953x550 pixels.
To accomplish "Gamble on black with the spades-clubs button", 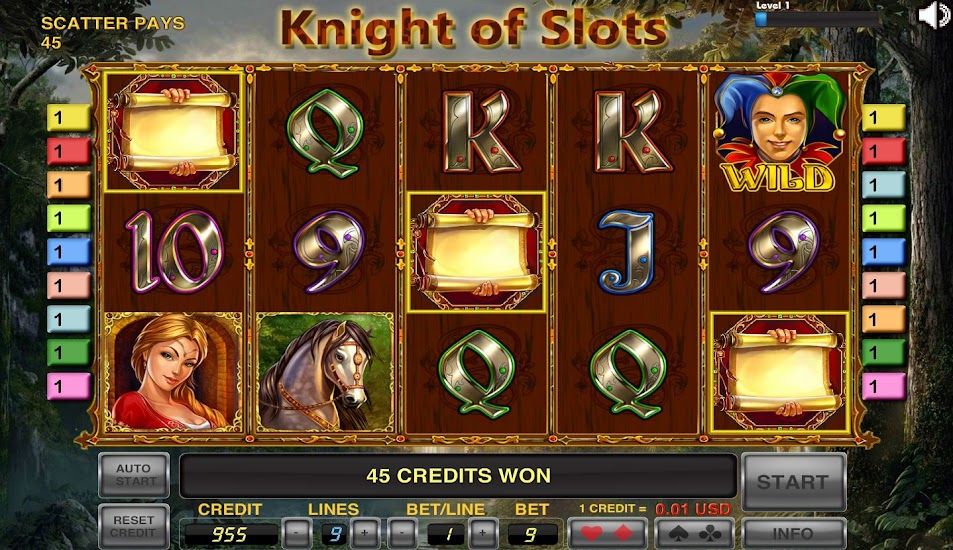I will tap(692, 533).
